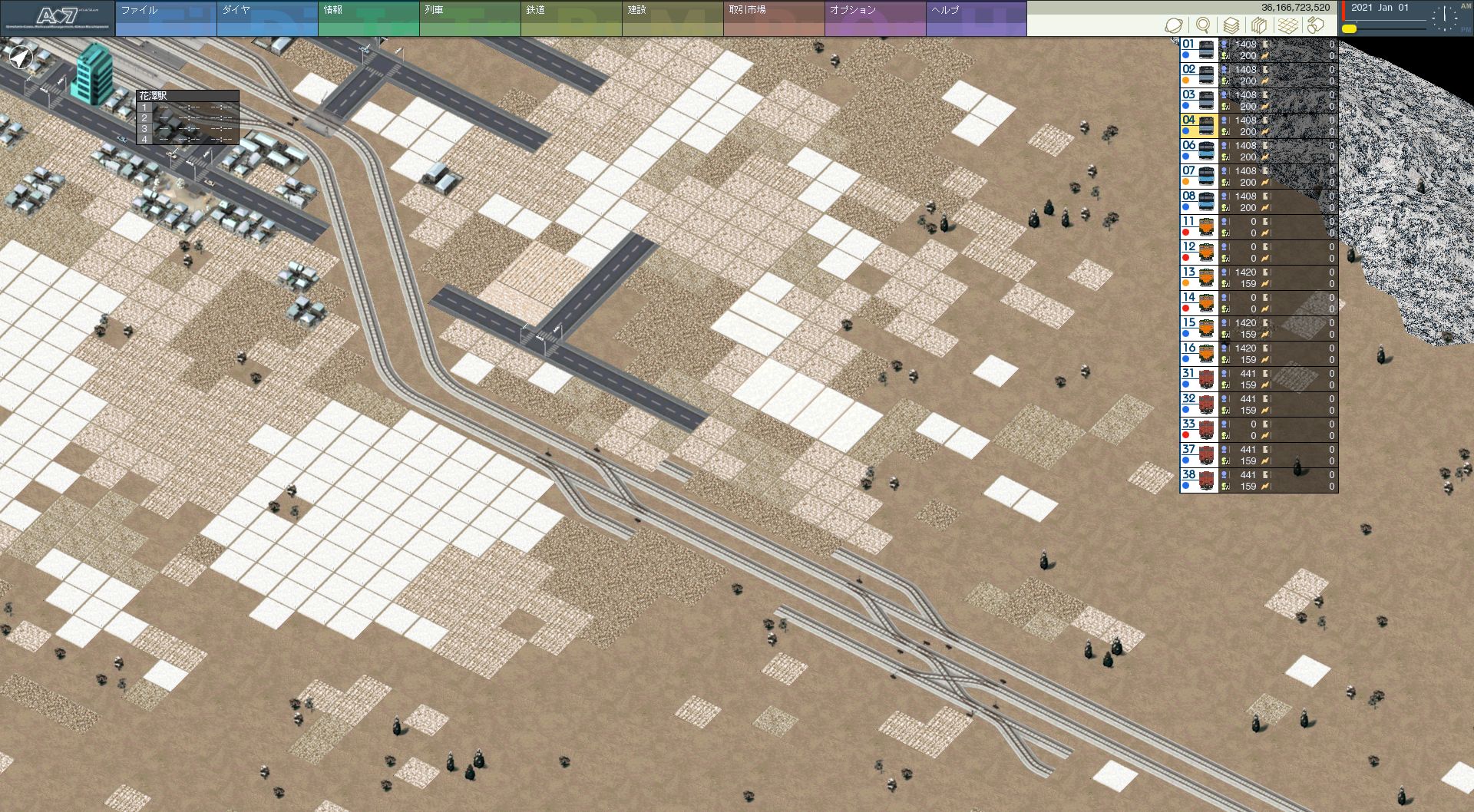Click the magnifying glass zoom icon
The height and width of the screenshot is (812, 1474).
[1203, 25]
